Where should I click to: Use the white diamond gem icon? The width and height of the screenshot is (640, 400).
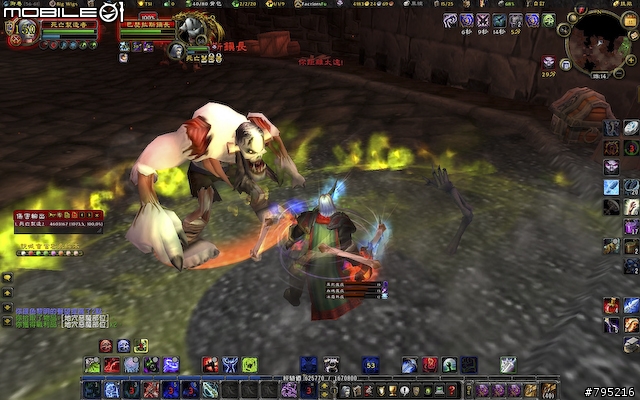pos(632,127)
